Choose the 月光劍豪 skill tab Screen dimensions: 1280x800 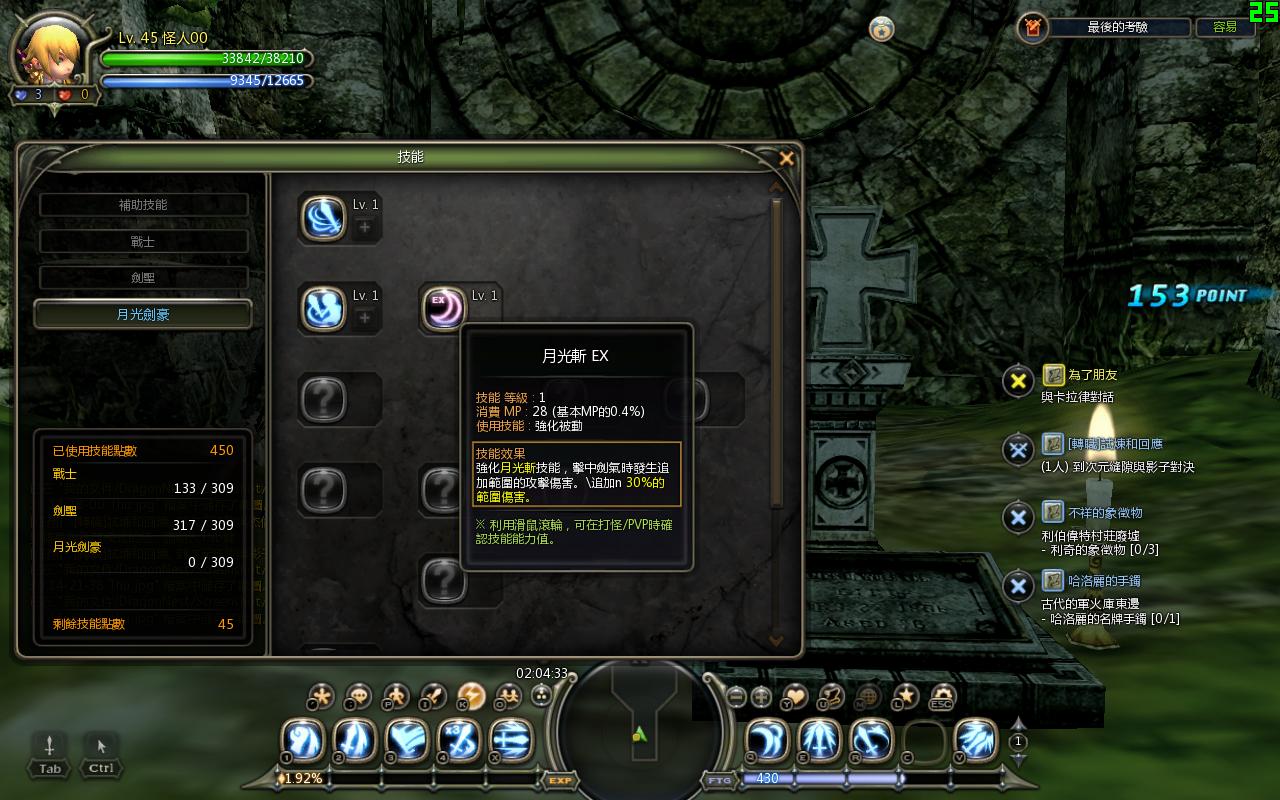pyautogui.click(x=143, y=314)
